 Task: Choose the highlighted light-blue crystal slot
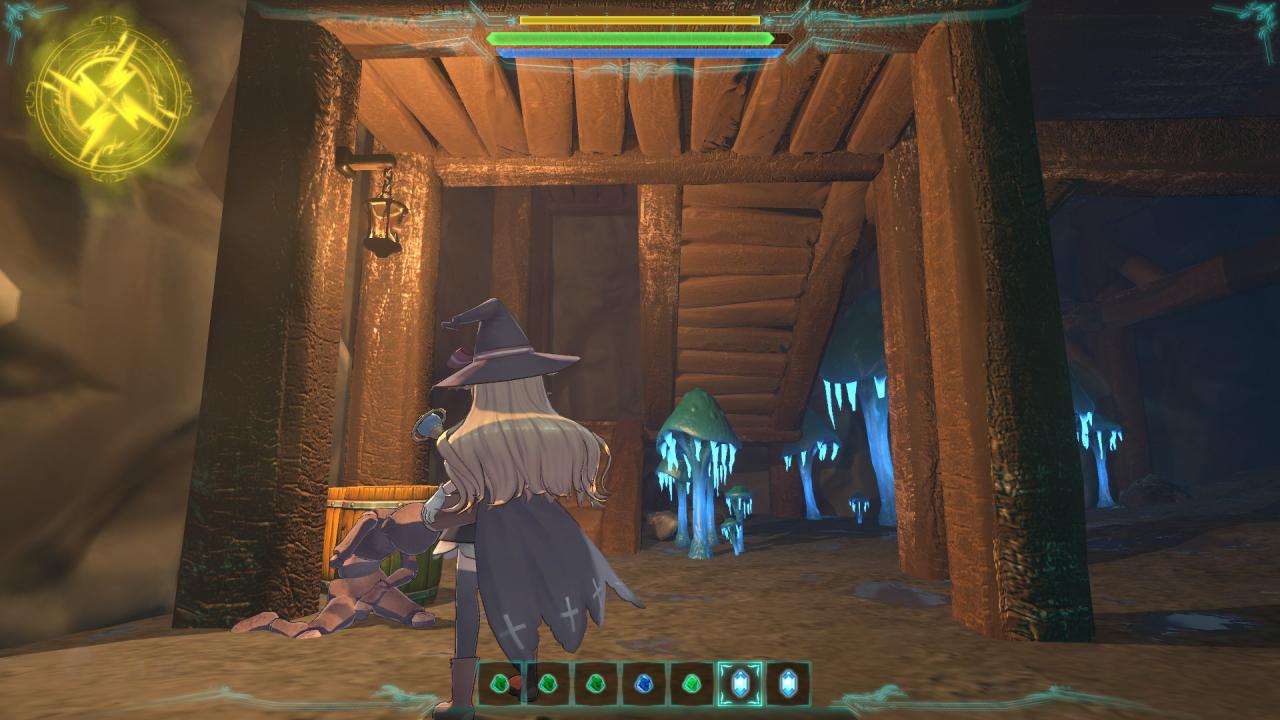point(740,684)
